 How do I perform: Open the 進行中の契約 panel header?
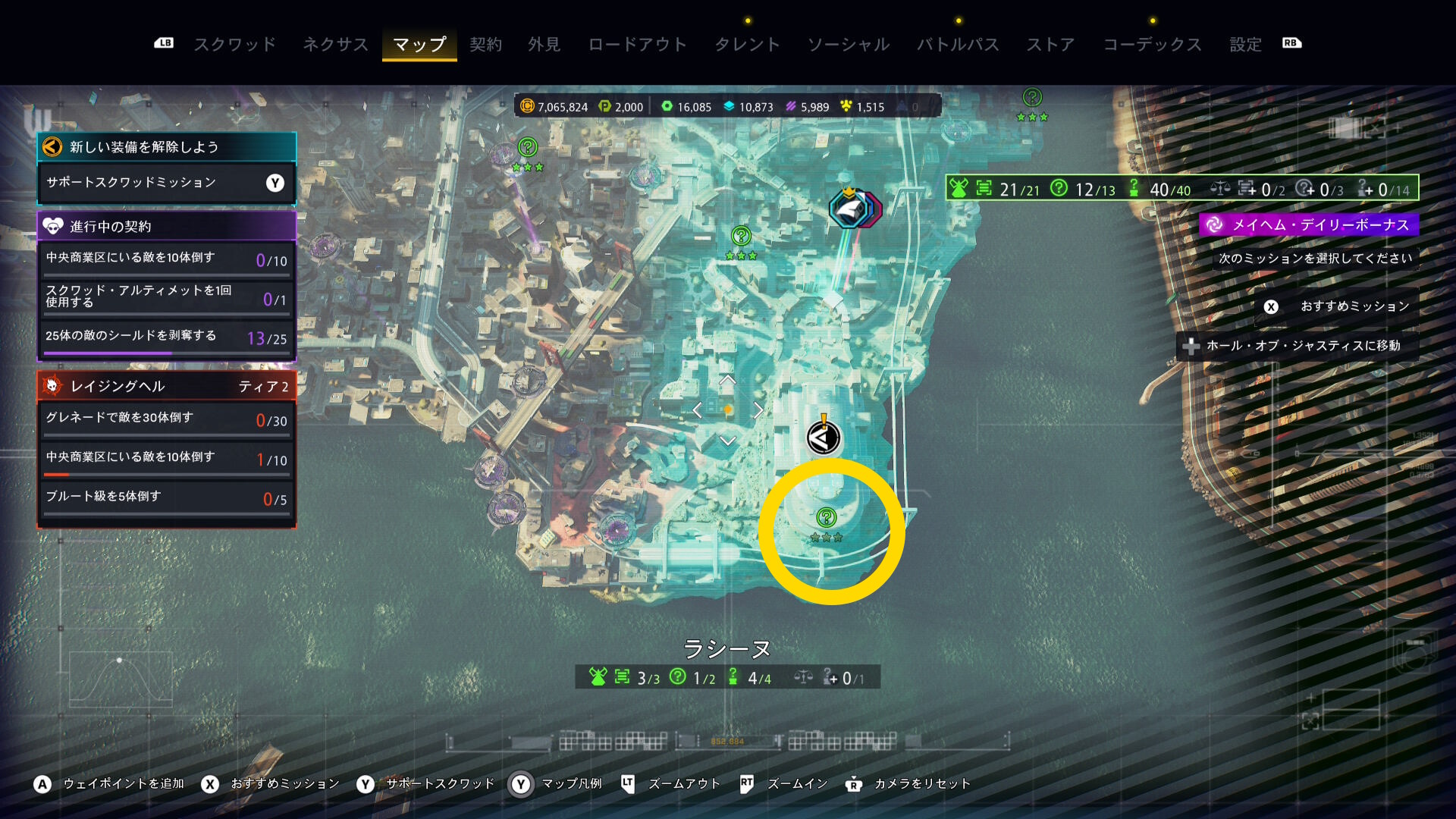[x=166, y=226]
